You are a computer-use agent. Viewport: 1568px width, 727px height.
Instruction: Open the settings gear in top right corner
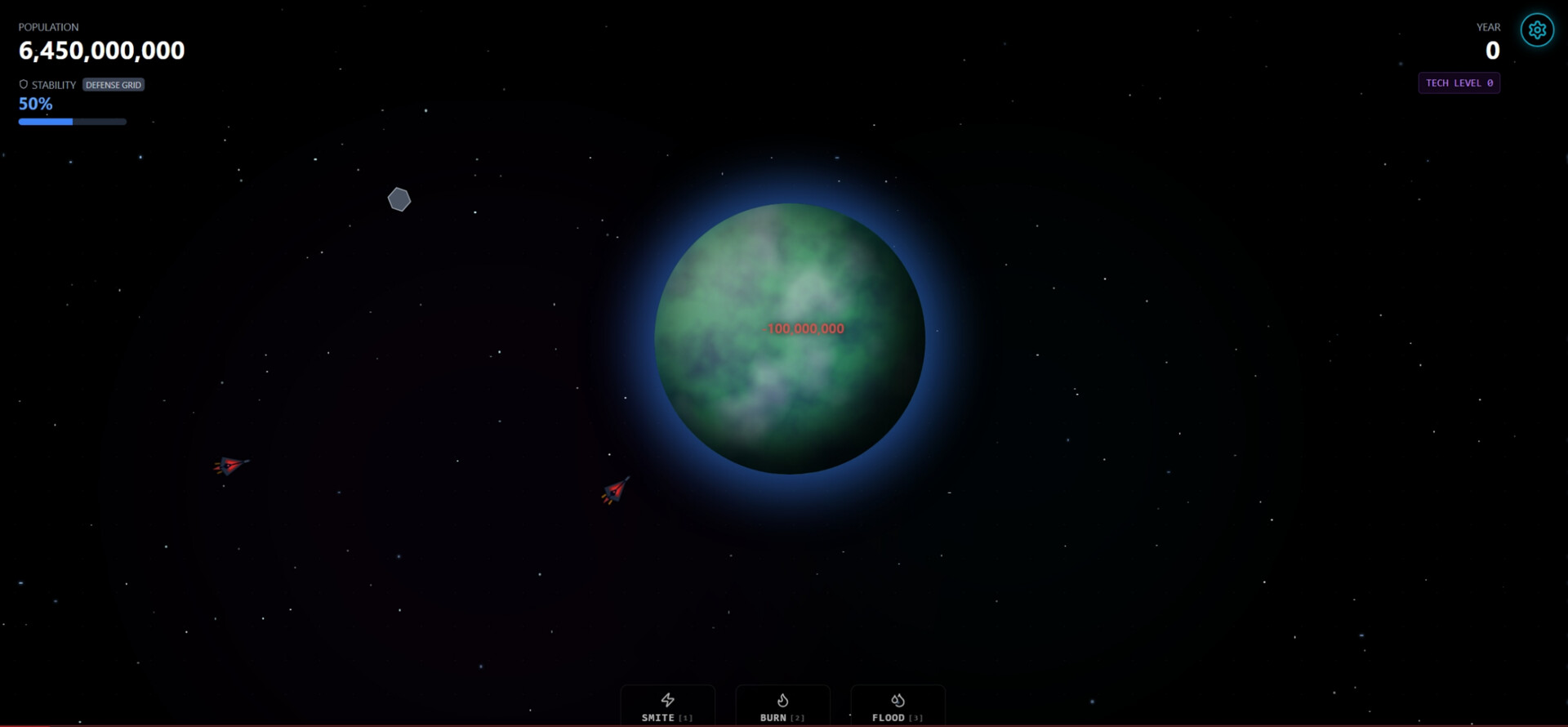tap(1537, 29)
